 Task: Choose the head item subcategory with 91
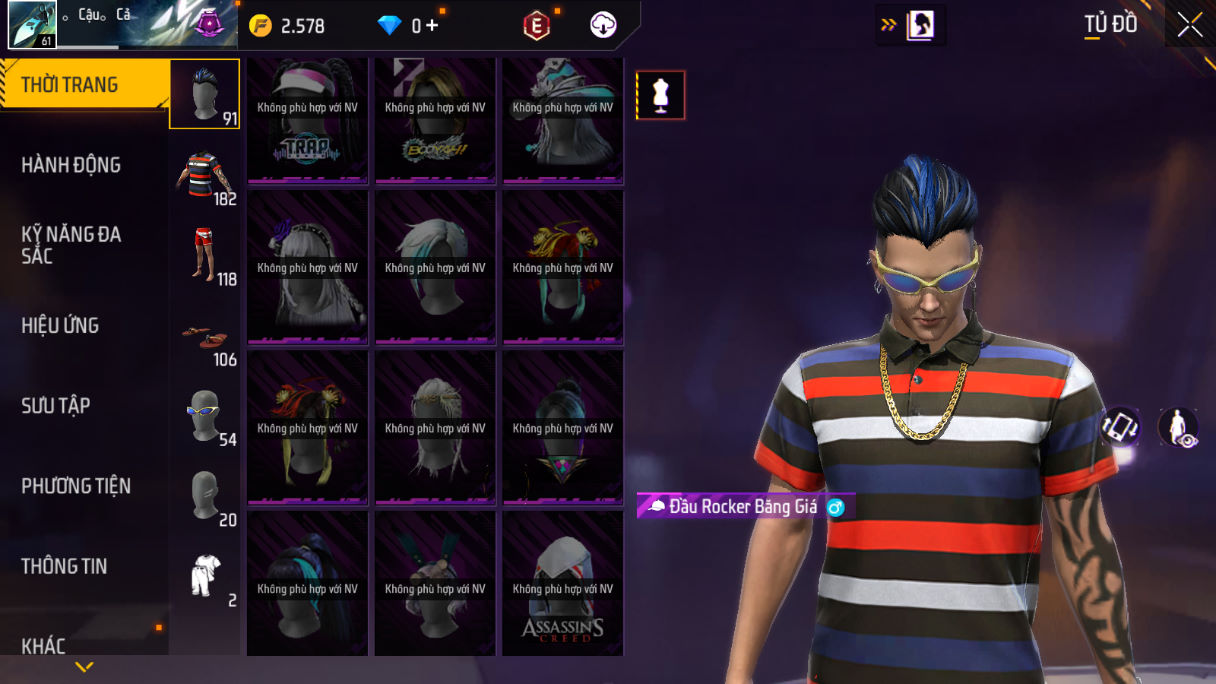pos(204,94)
